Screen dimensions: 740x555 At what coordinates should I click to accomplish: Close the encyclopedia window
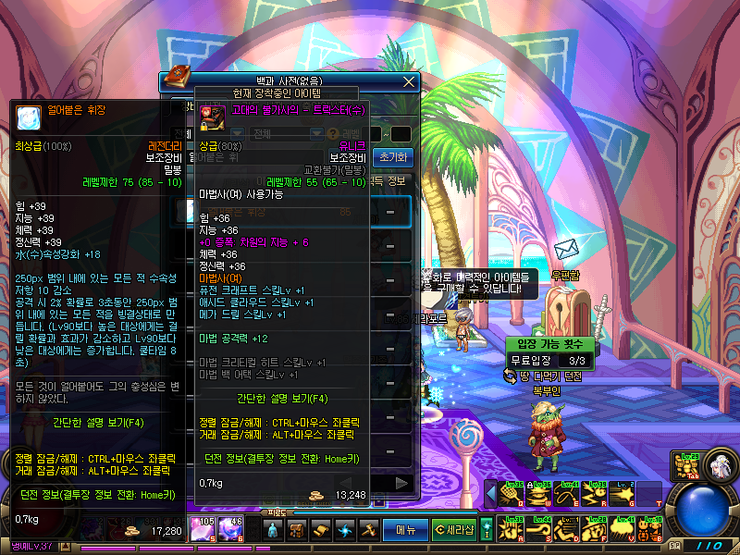click(408, 82)
